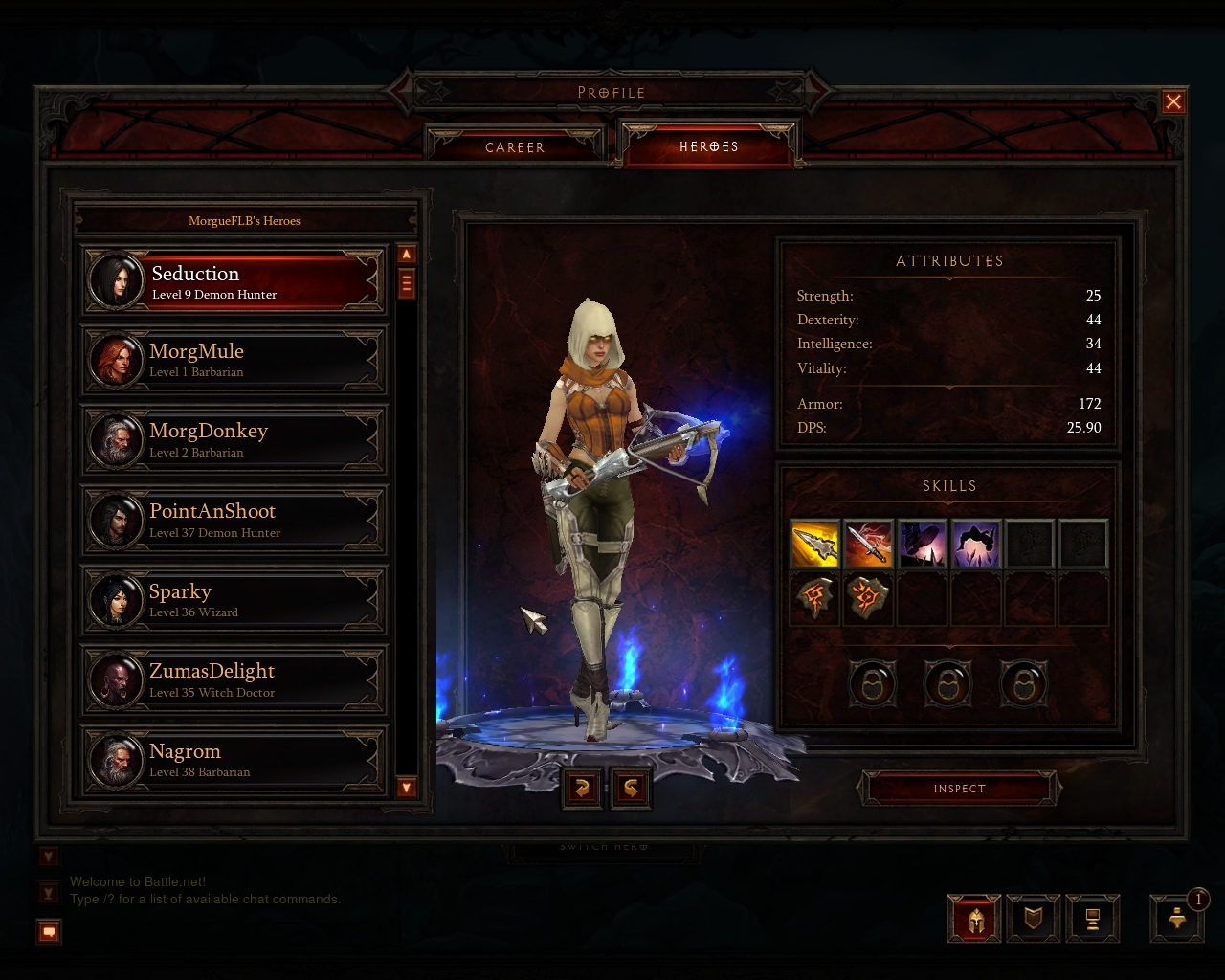This screenshot has height=980, width=1225.
Task: Switch to the Career tab
Action: coord(515,147)
